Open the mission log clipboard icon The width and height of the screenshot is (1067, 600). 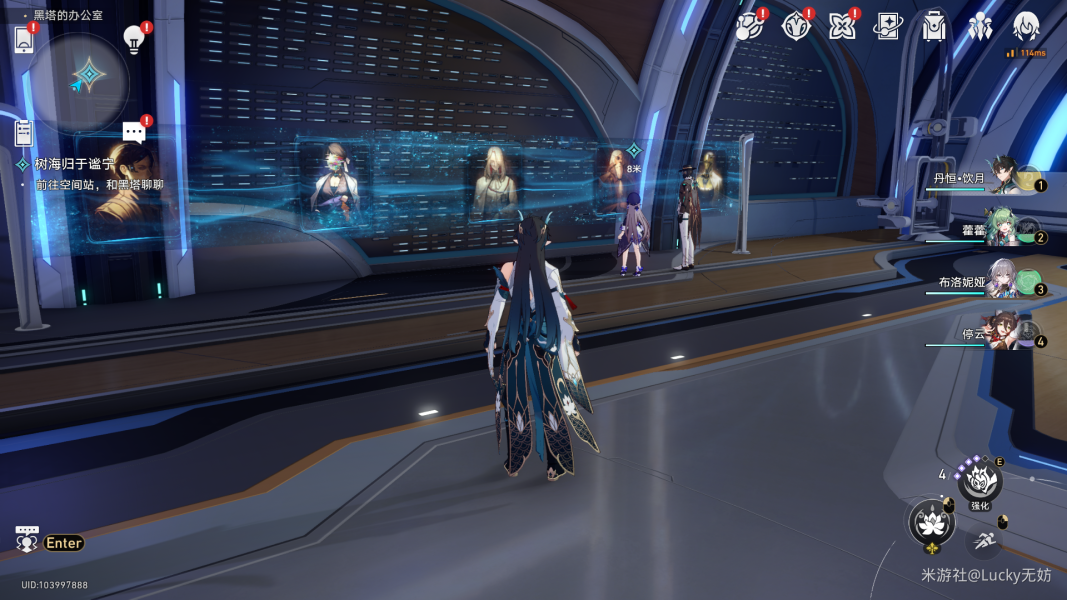pyautogui.click(x=24, y=131)
